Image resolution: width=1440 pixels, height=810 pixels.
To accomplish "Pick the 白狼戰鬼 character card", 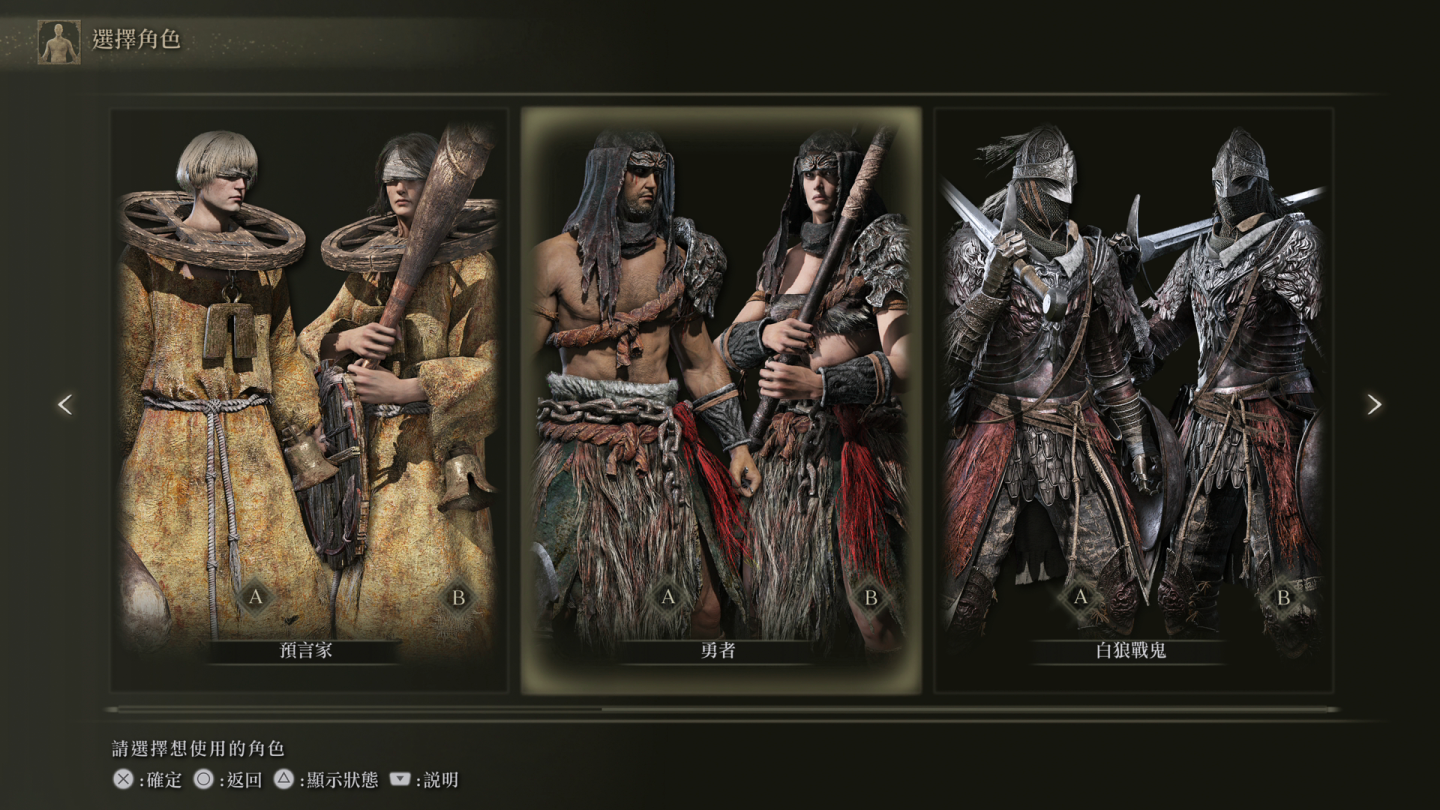I will (1133, 400).
